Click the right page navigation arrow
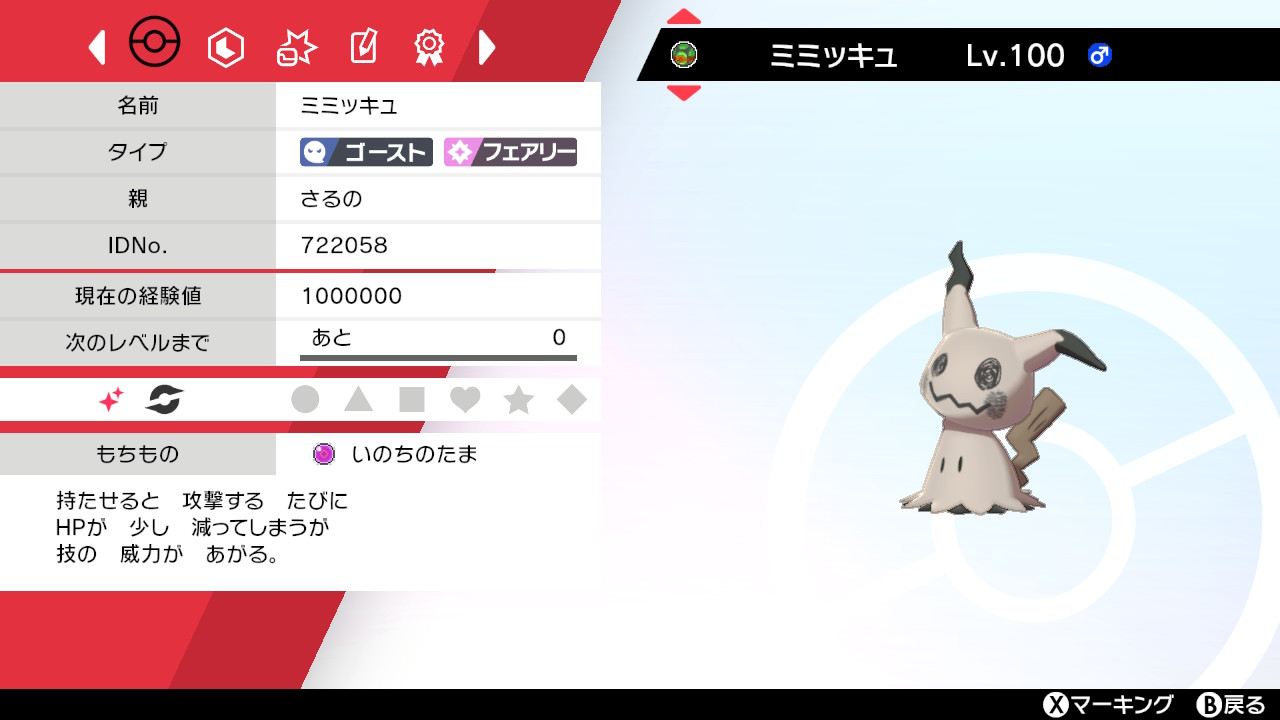Screen dimensions: 1280x720 [487, 47]
